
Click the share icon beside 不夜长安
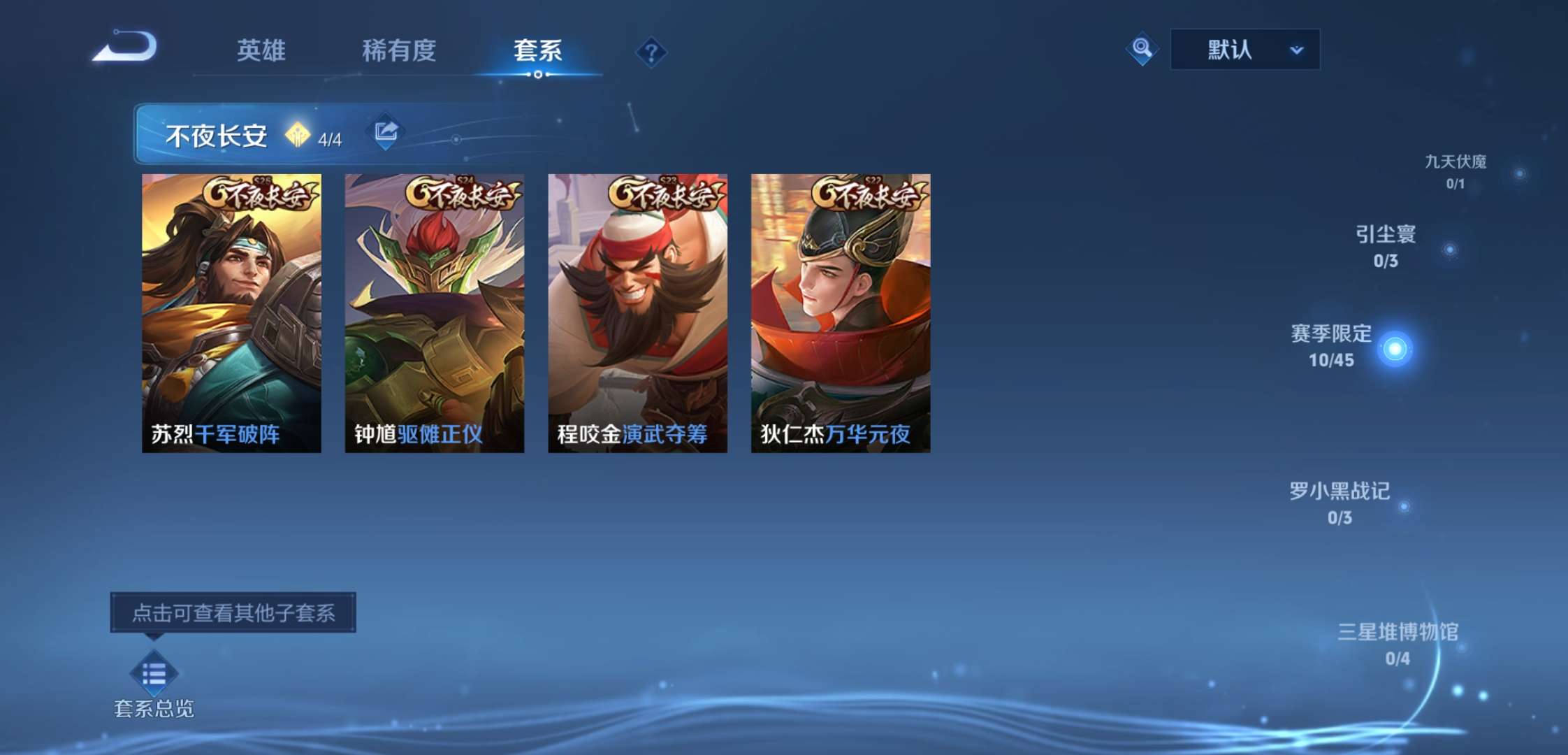(x=385, y=133)
